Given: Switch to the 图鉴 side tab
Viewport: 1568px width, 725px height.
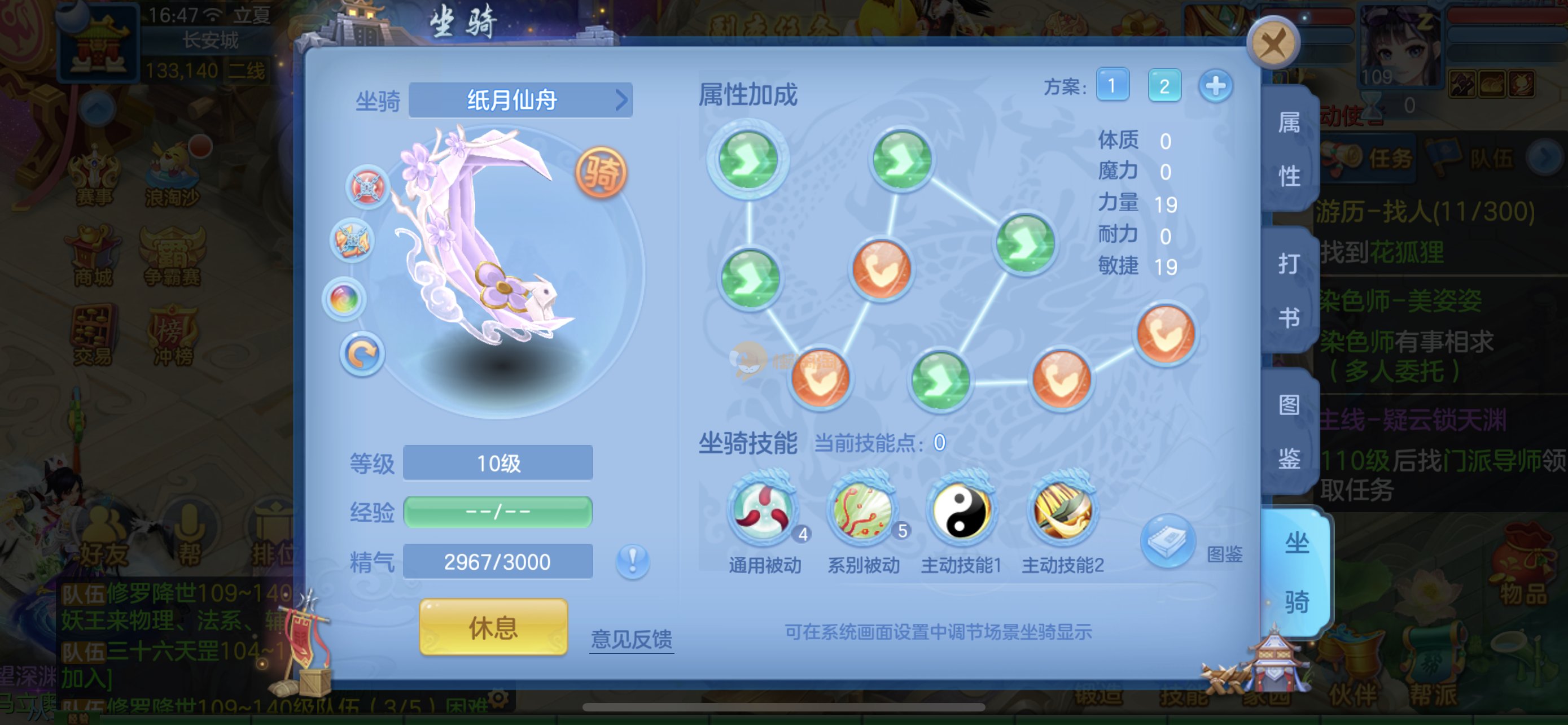Looking at the screenshot, I should (x=1289, y=431).
